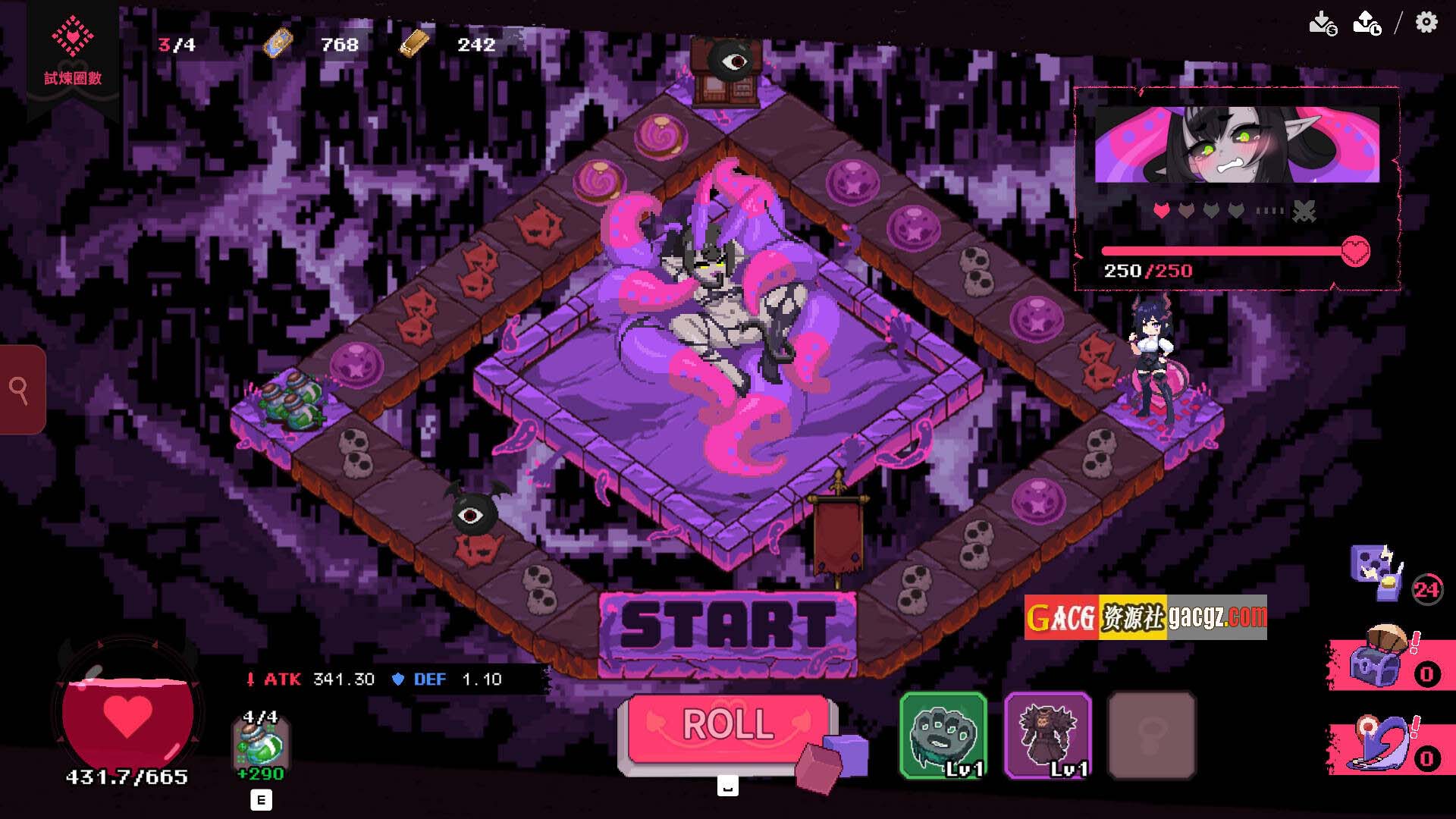This screenshot has height=819, width=1456.
Task: Click the save game download icon
Action: point(1323,23)
